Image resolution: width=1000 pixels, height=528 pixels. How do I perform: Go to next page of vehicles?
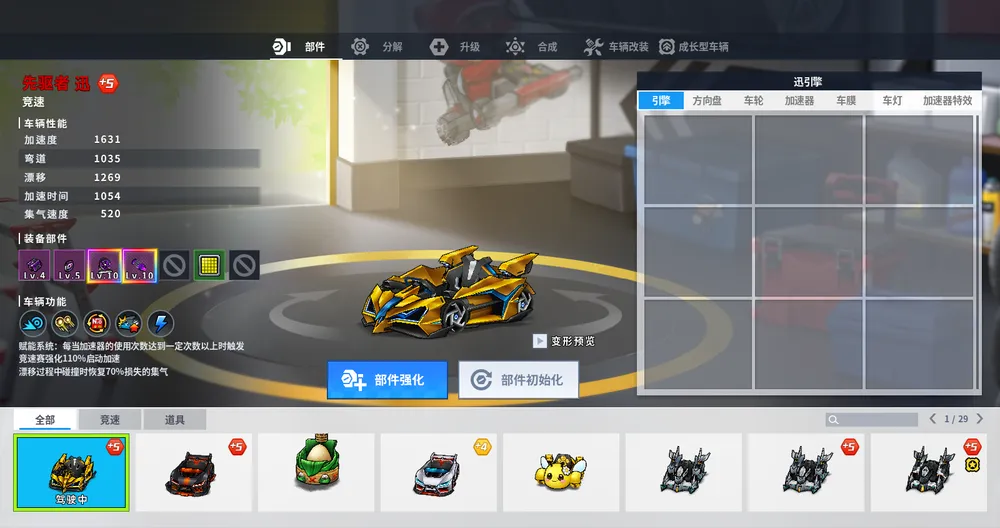pos(980,419)
